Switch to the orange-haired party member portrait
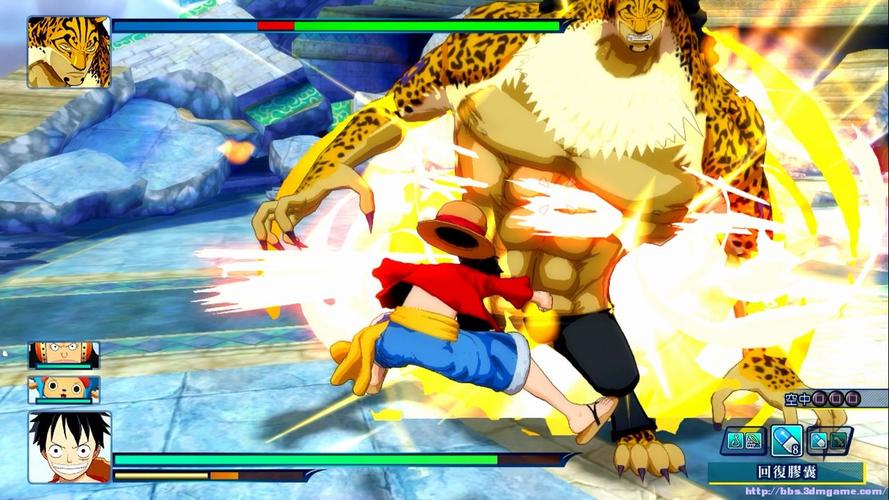The width and height of the screenshot is (889, 500). tap(63, 355)
